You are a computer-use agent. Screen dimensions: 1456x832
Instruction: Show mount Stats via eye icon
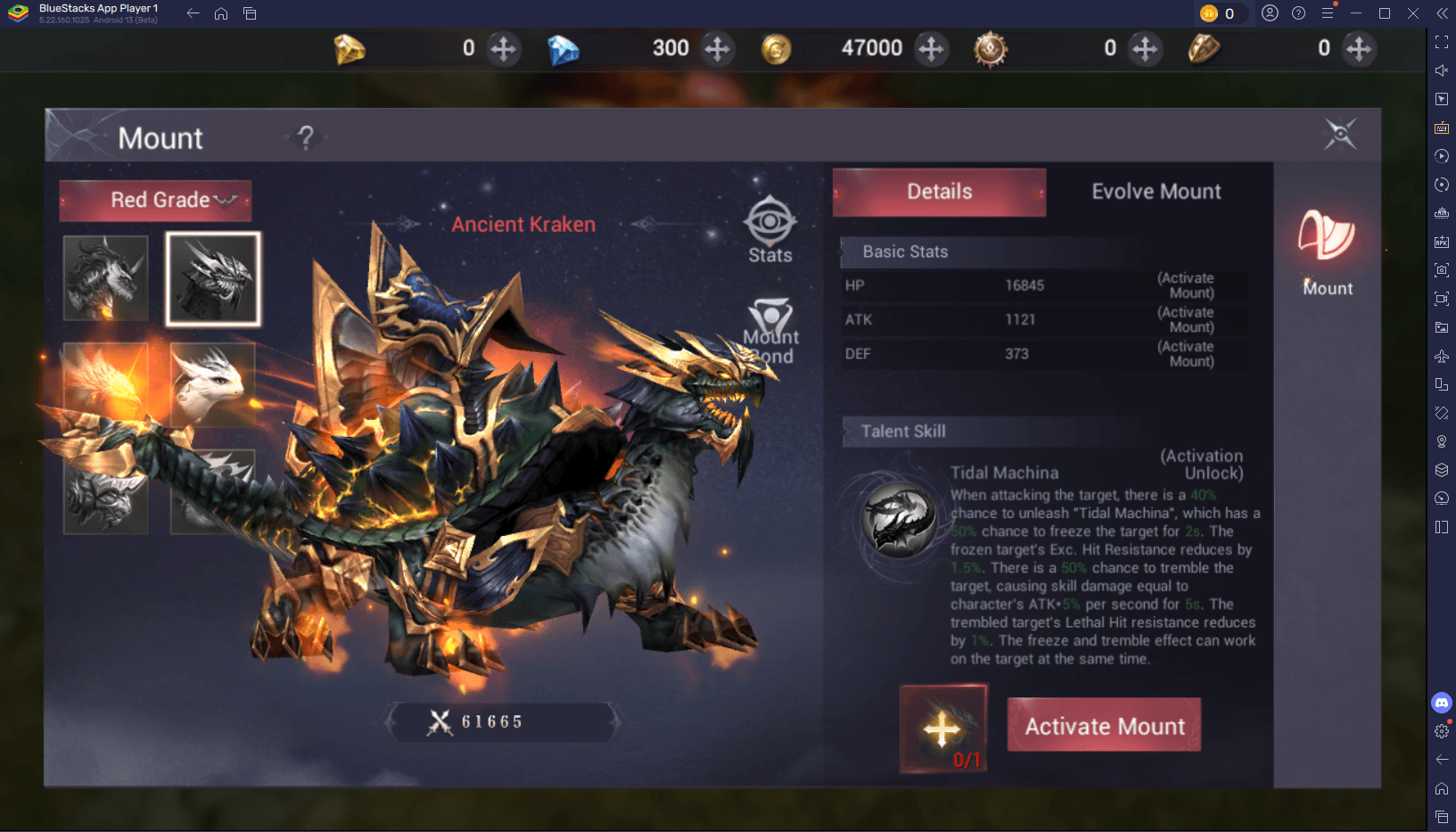point(770,230)
